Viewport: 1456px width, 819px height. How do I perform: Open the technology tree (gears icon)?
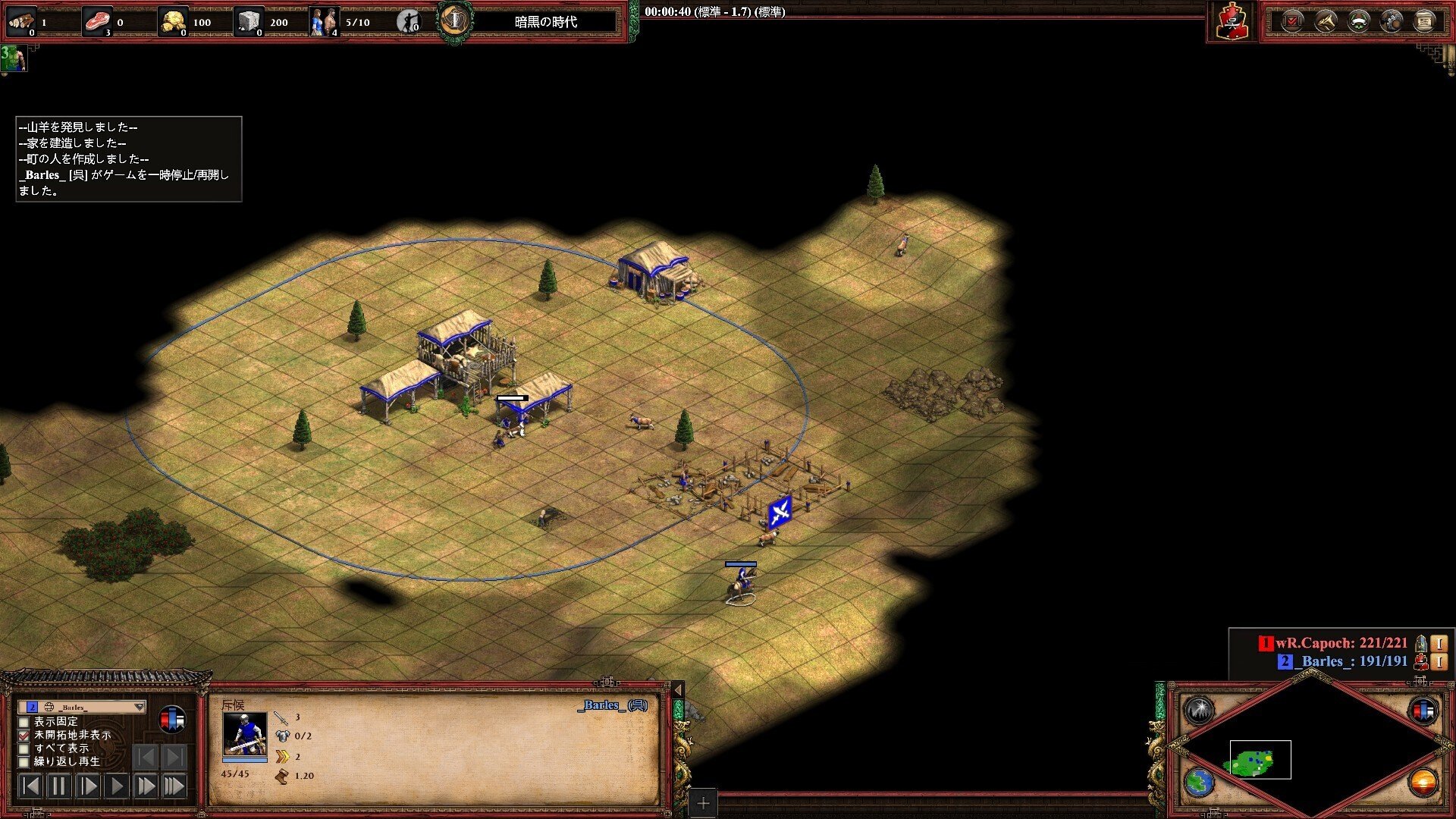pos(1390,20)
